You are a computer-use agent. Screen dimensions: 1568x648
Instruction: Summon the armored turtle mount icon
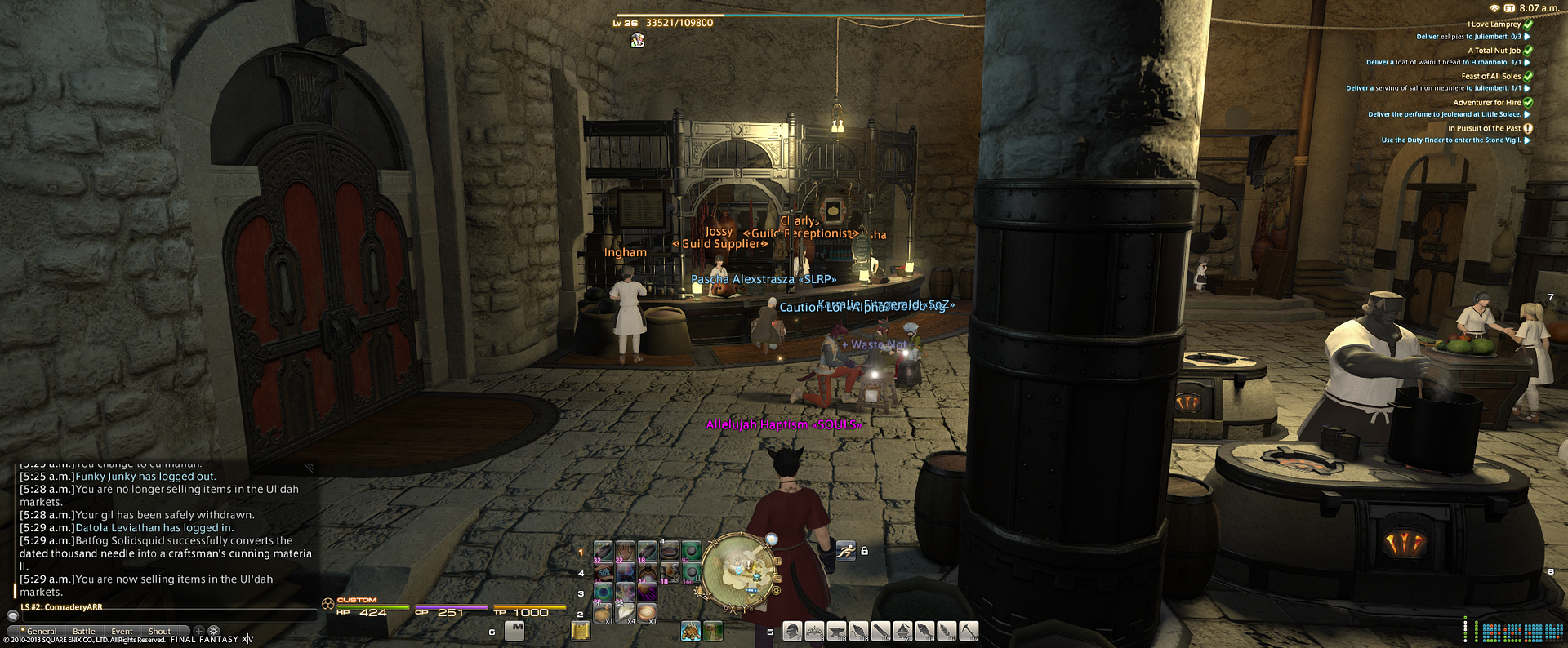tap(691, 631)
